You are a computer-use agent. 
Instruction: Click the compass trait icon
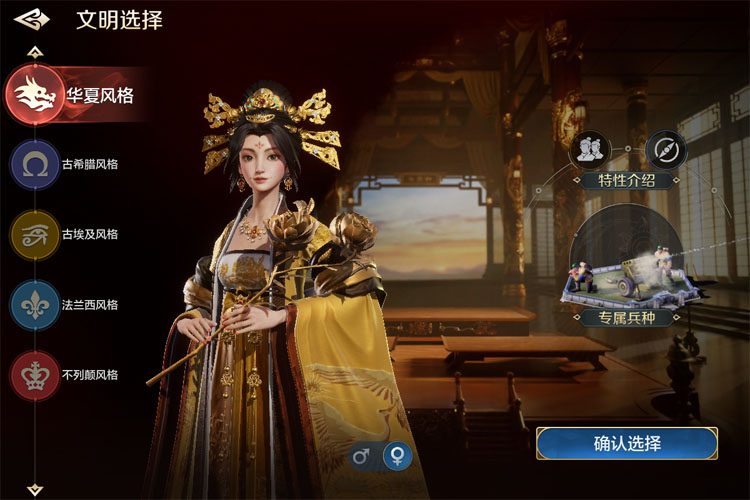[665, 149]
